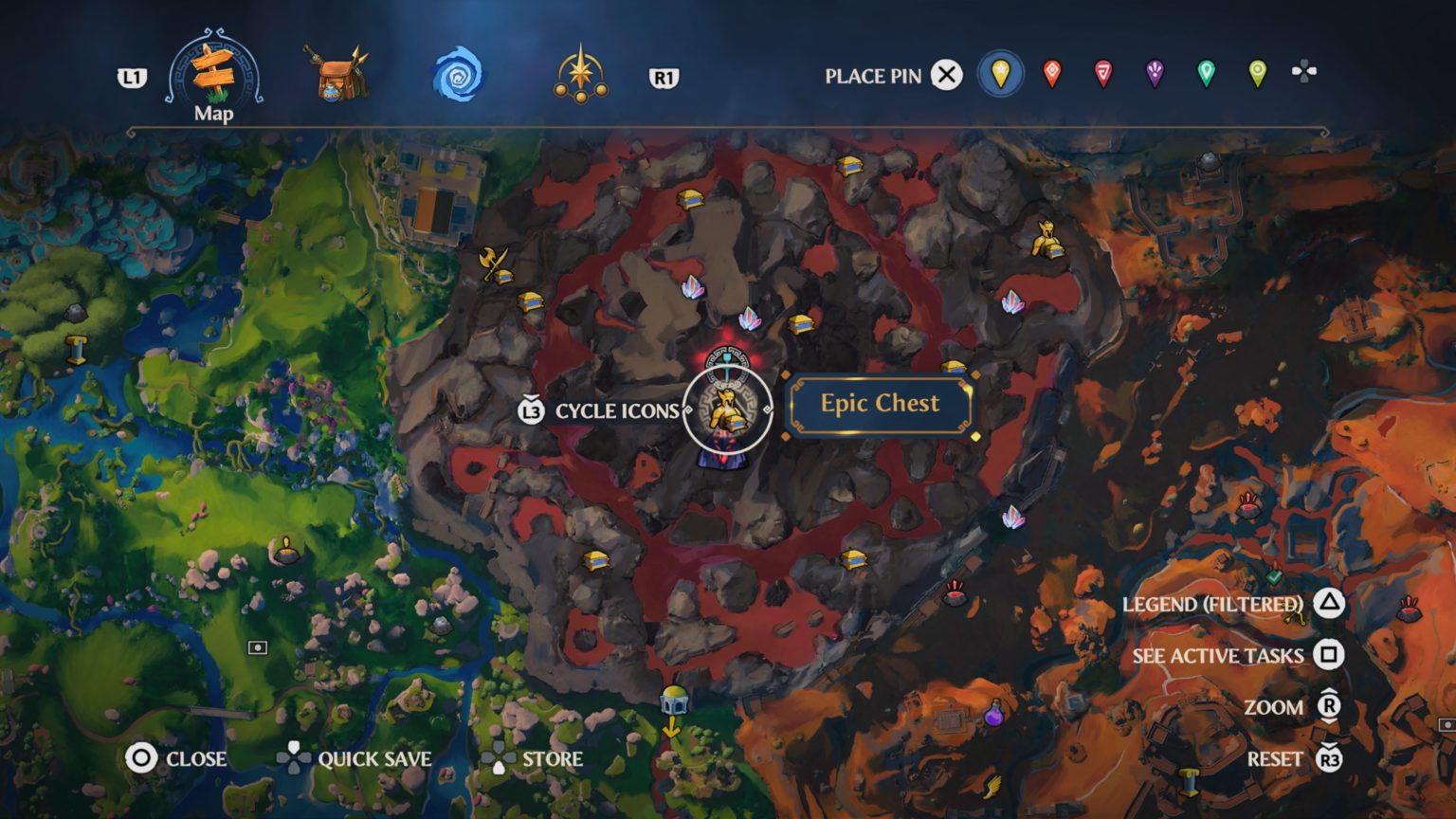
Task: Open See Active Tasks
Action: (x=1217, y=655)
